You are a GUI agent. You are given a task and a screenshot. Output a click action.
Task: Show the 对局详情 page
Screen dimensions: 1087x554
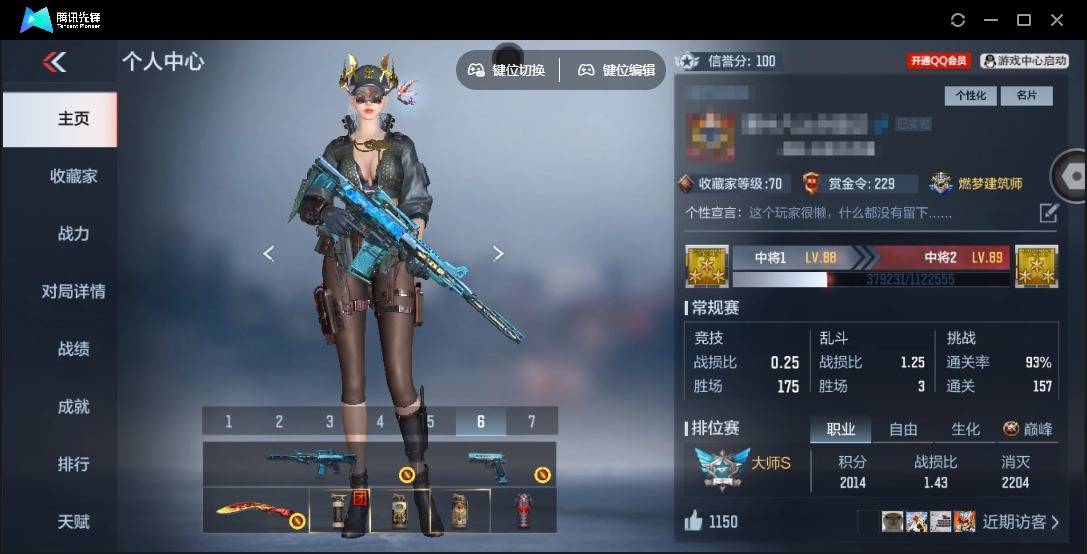pos(74,292)
